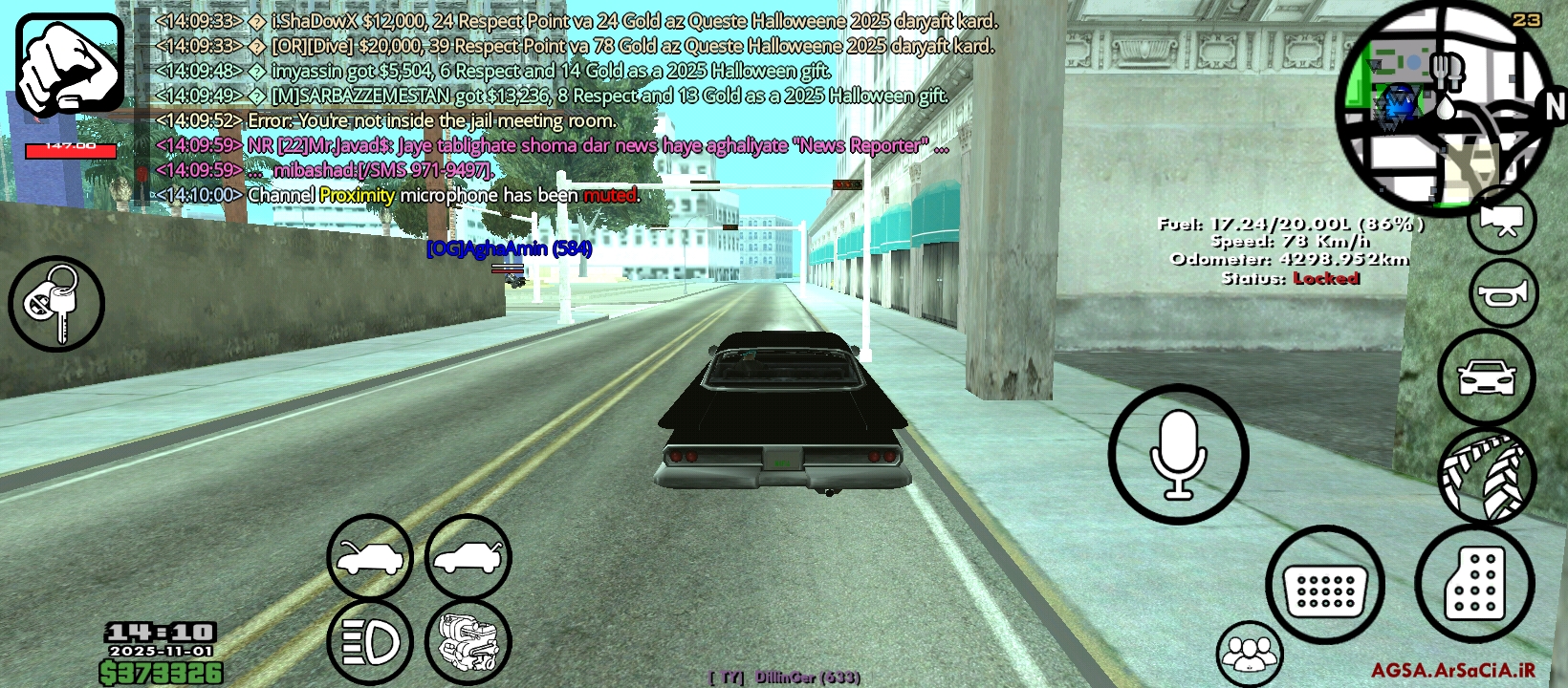Open the player list group icon
Image resolution: width=1568 pixels, height=688 pixels.
[1249, 655]
